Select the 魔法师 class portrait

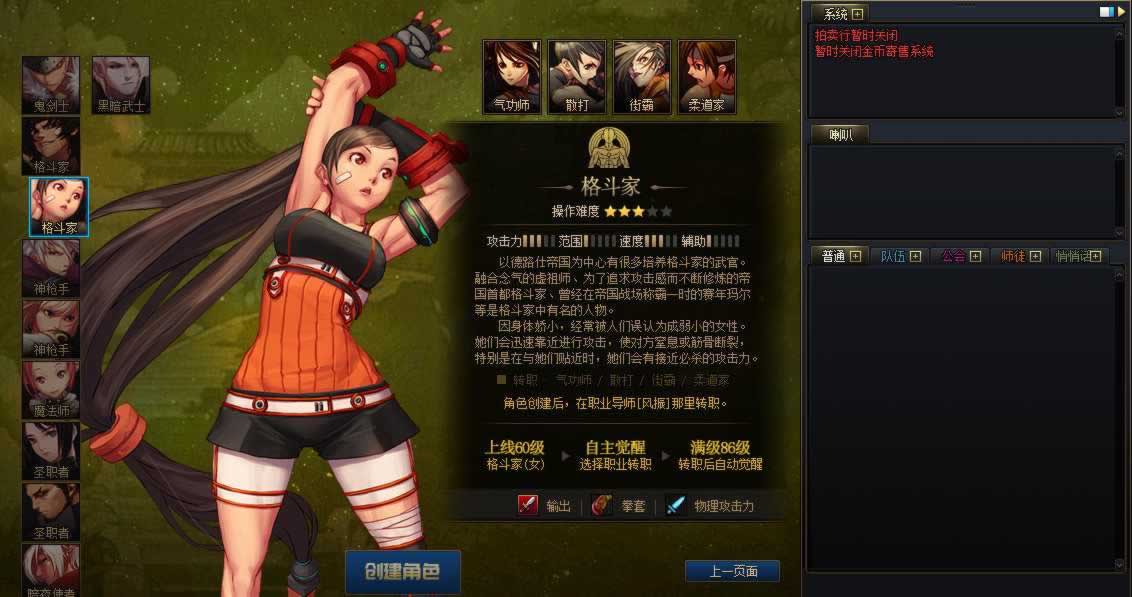(x=51, y=390)
